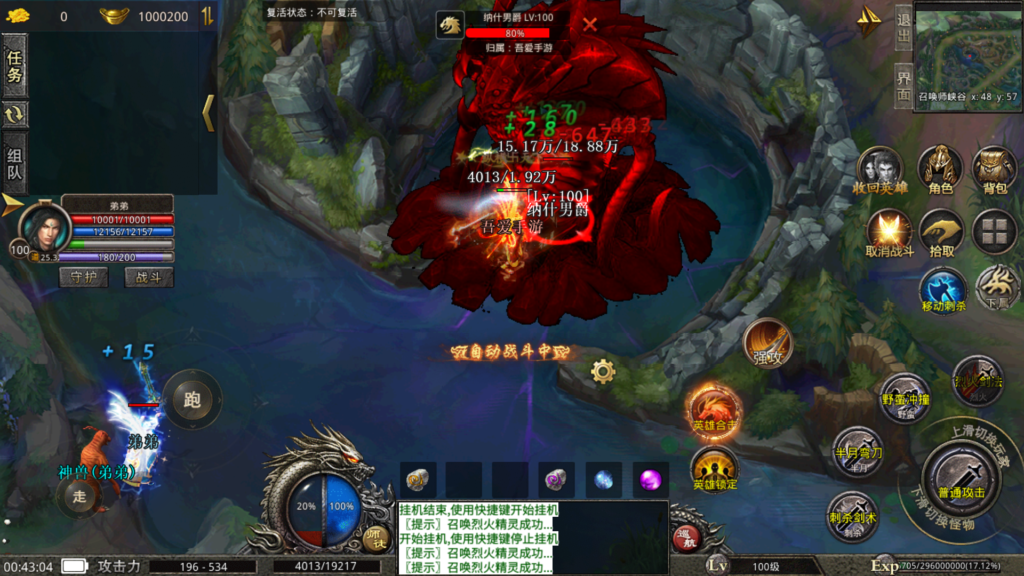Tap the 拾取 pickup button
The width and height of the screenshot is (1024, 576).
941,231
